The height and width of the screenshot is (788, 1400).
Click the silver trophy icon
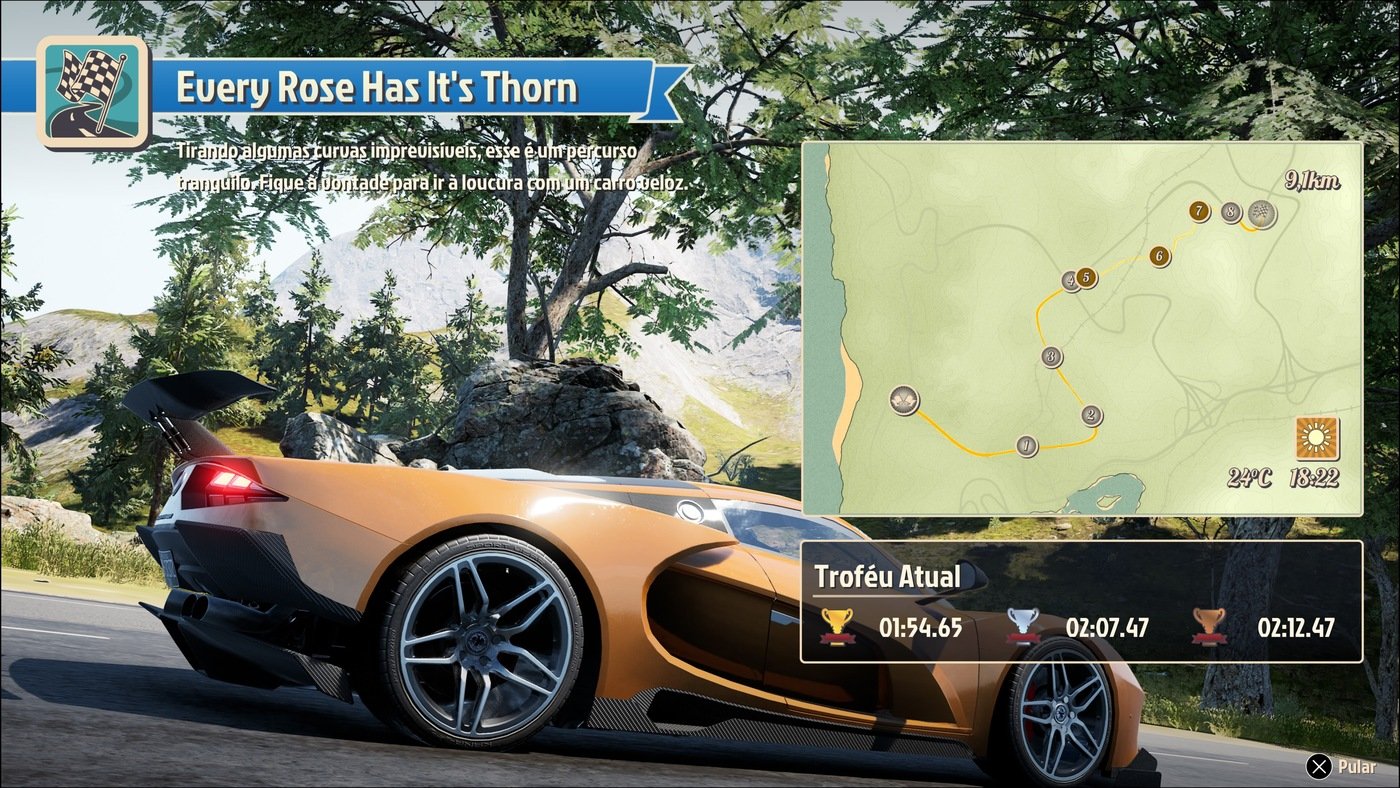(x=1022, y=627)
